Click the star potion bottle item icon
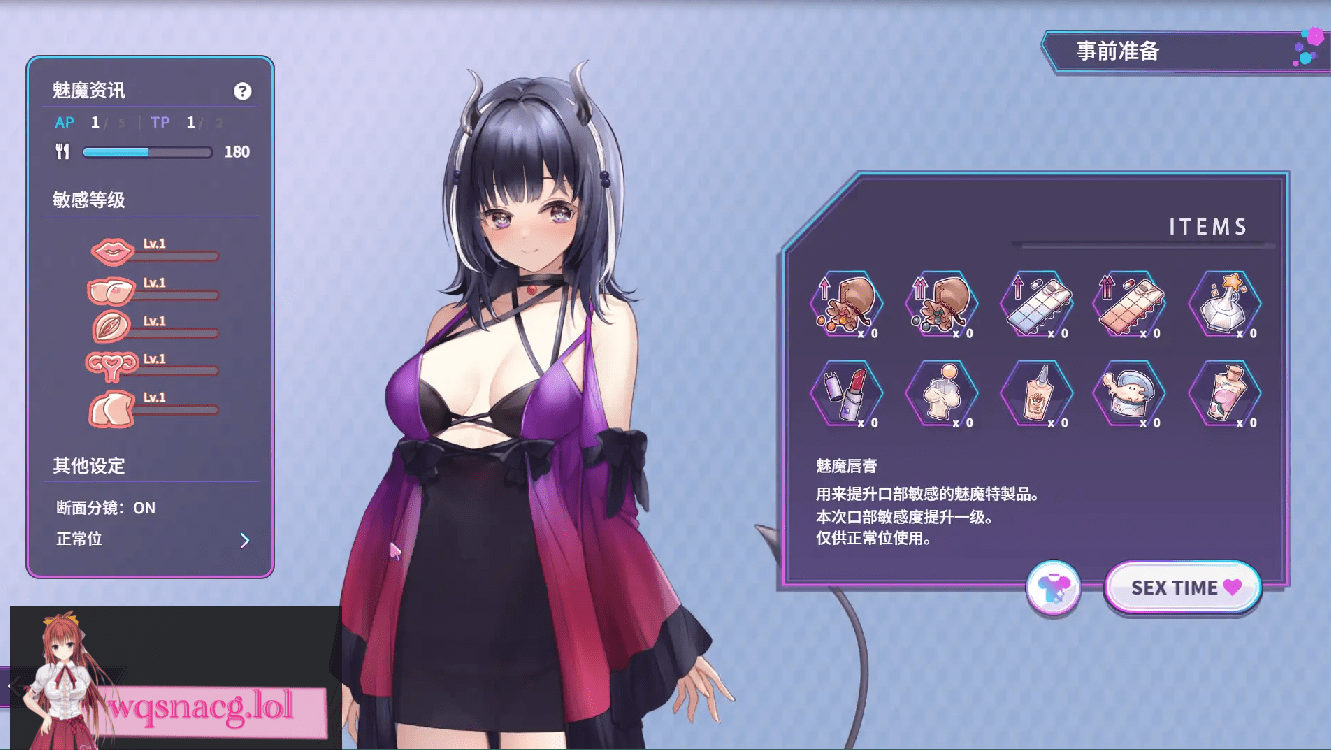 click(x=1224, y=305)
